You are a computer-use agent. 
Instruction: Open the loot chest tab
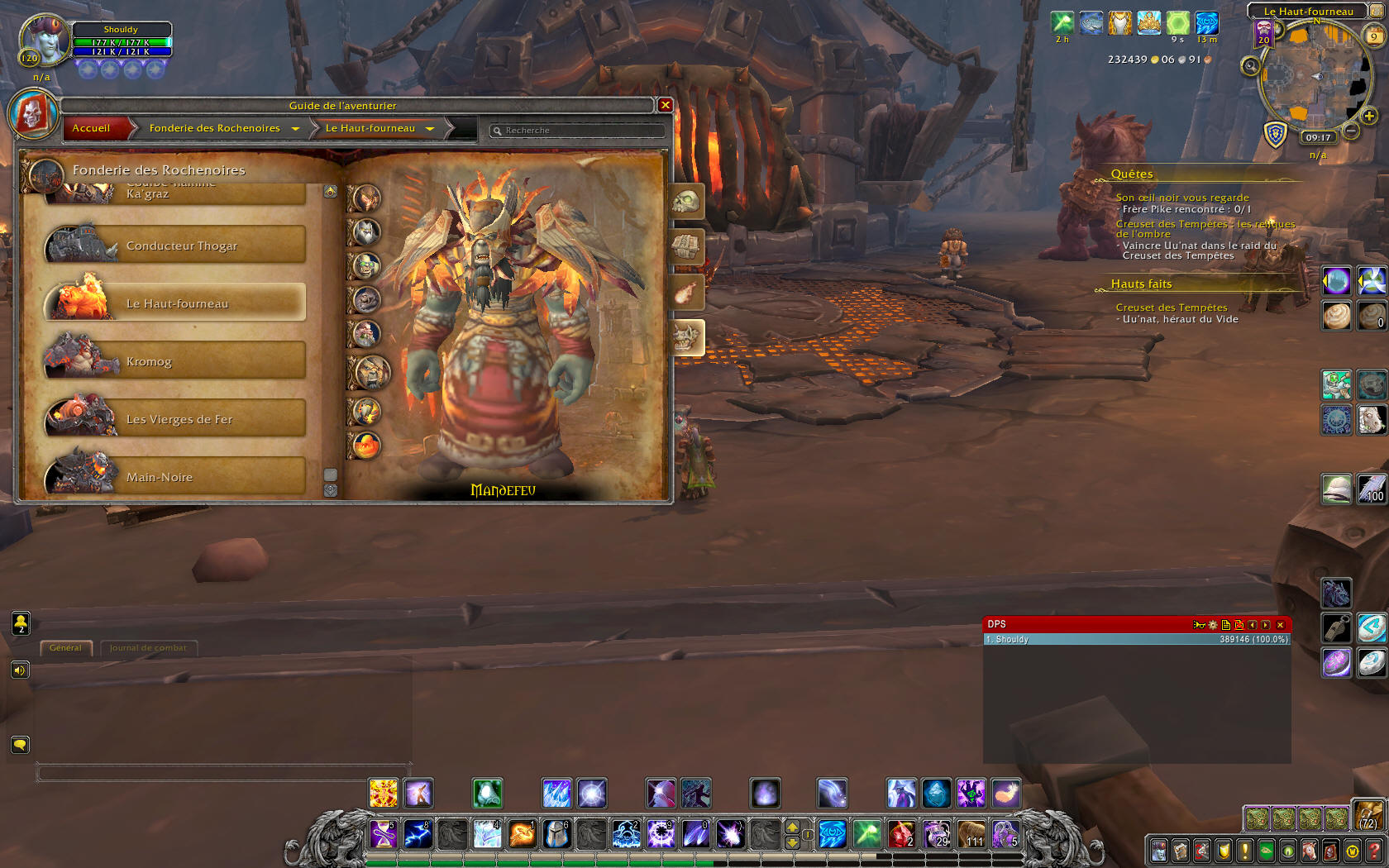pos(686,246)
